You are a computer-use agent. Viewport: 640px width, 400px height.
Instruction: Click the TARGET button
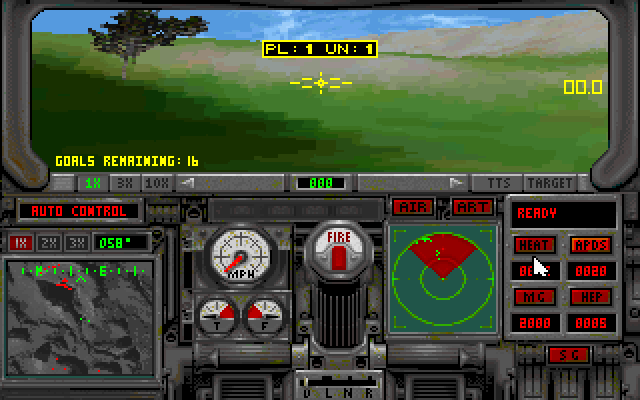click(x=549, y=183)
